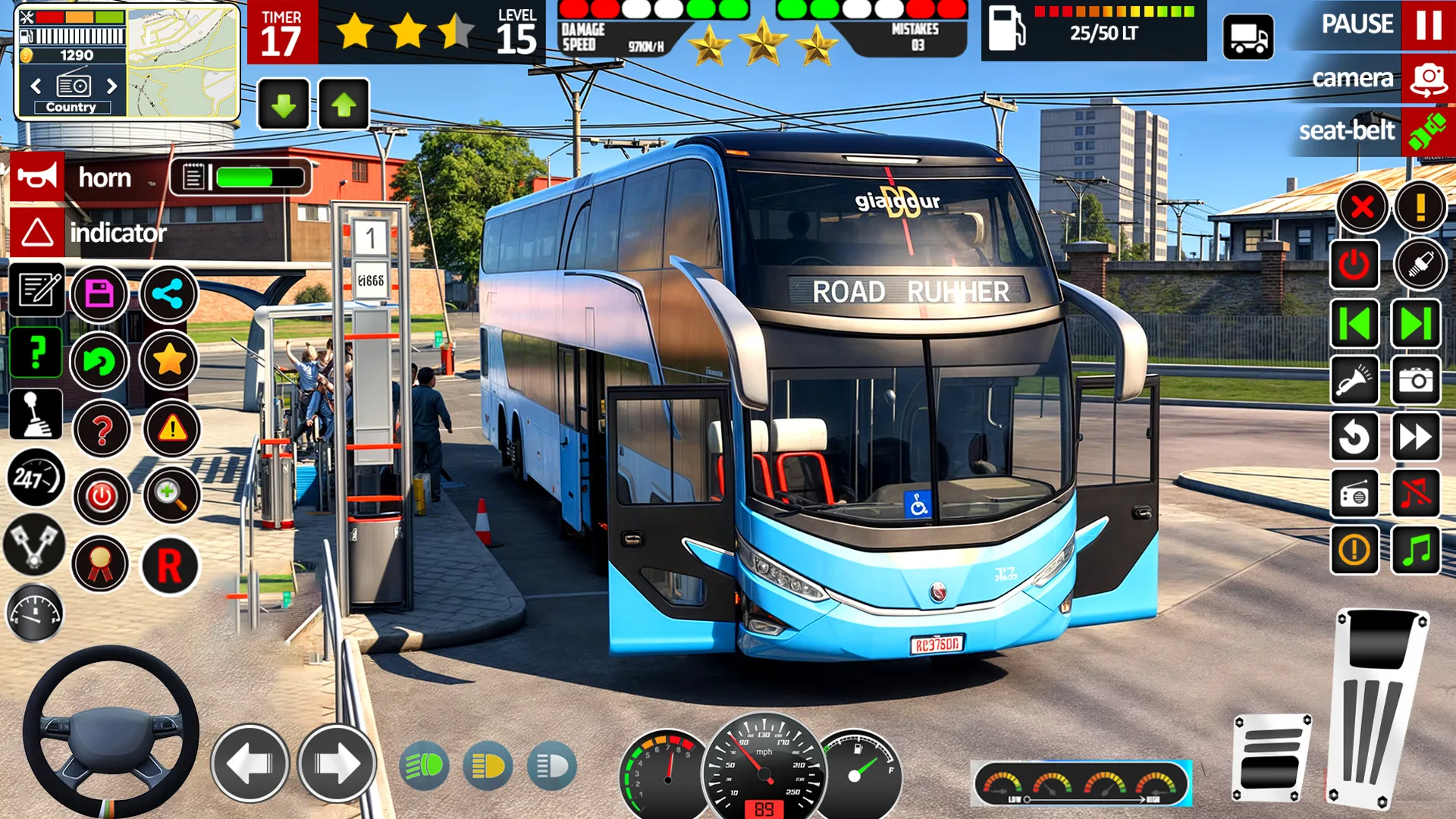Toggle the green headlight beam icon
Image resolution: width=1456 pixels, height=819 pixels.
pos(424,767)
